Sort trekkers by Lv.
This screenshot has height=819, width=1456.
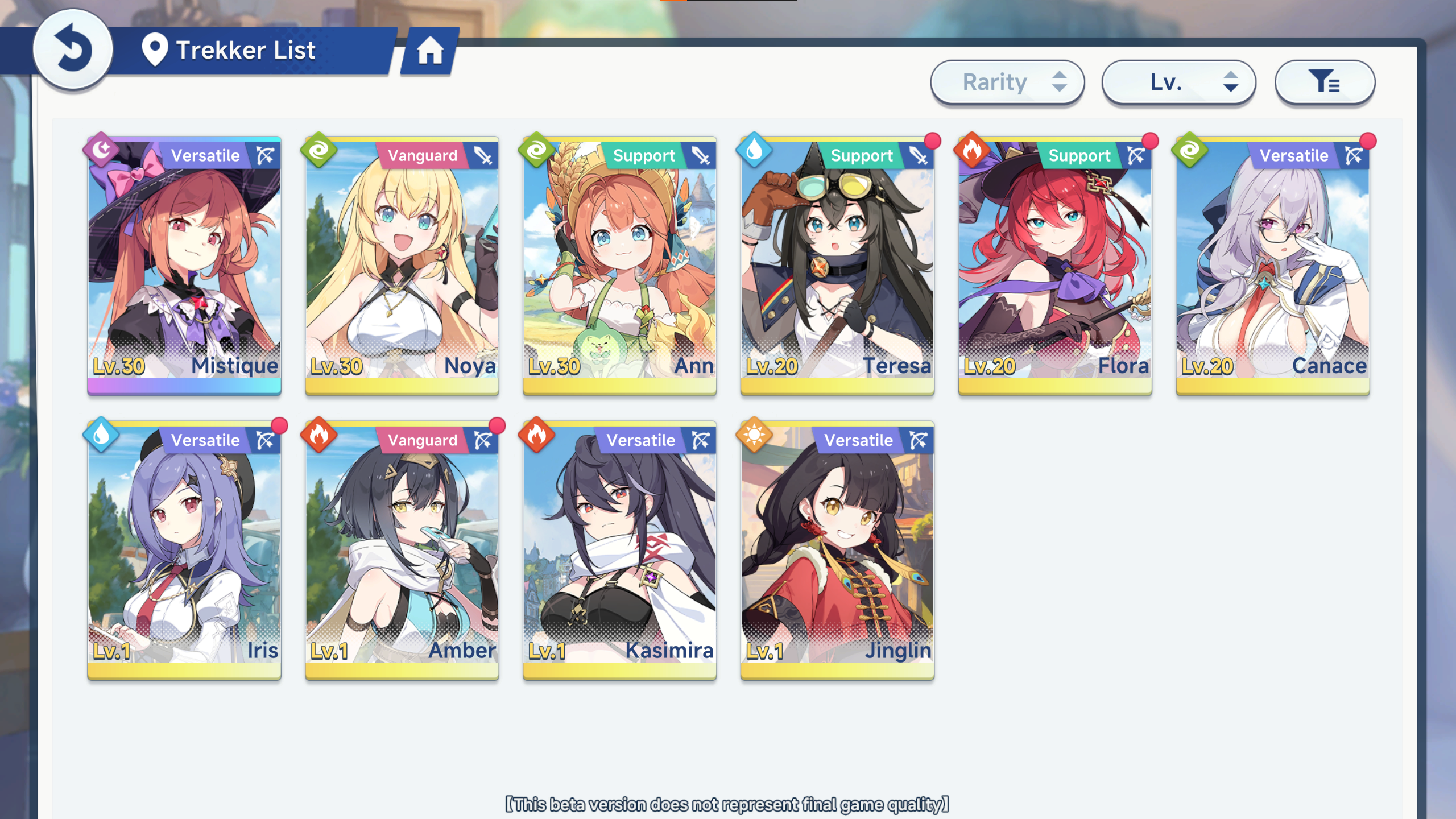[1178, 82]
